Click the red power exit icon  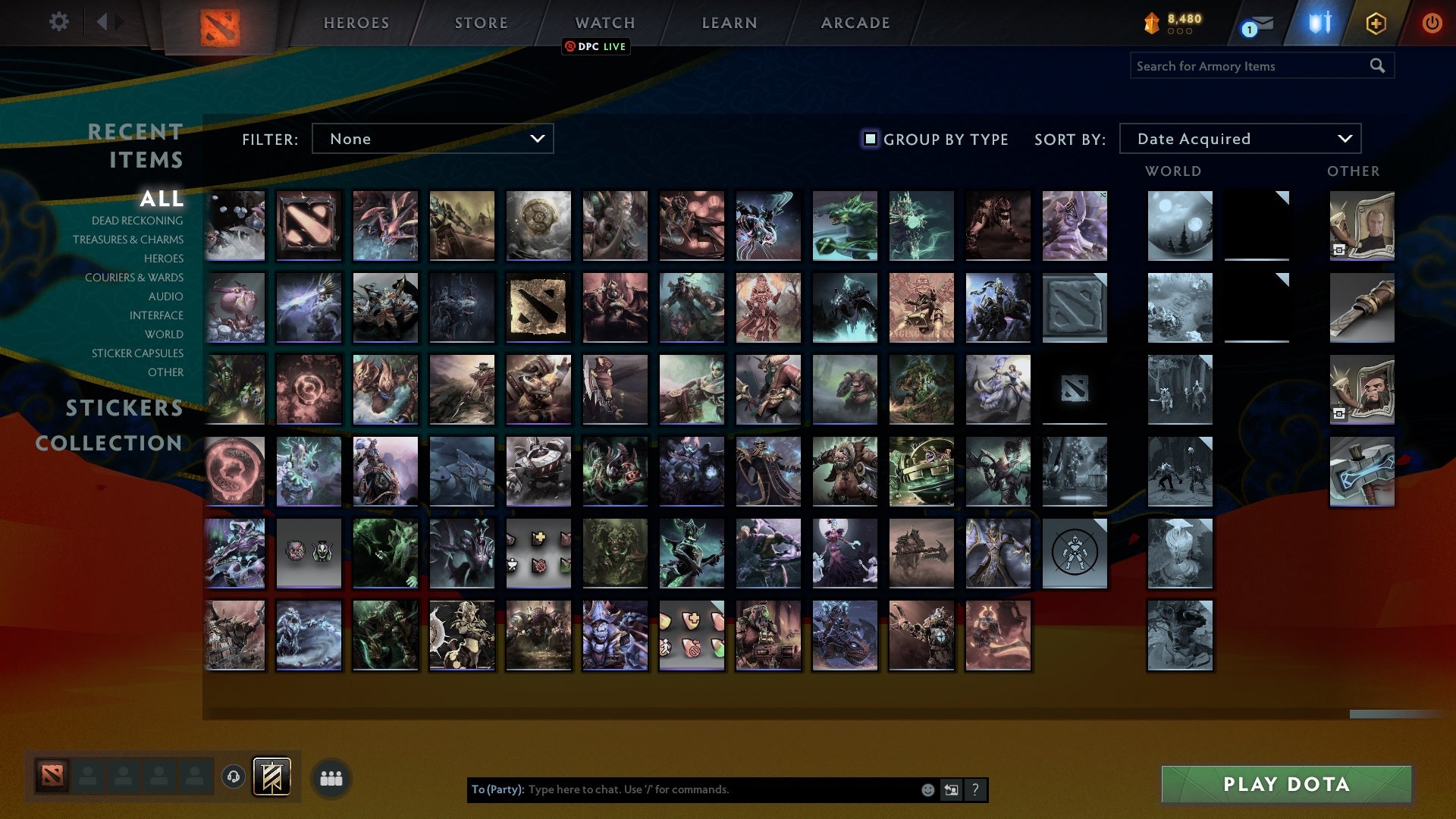(x=1432, y=23)
